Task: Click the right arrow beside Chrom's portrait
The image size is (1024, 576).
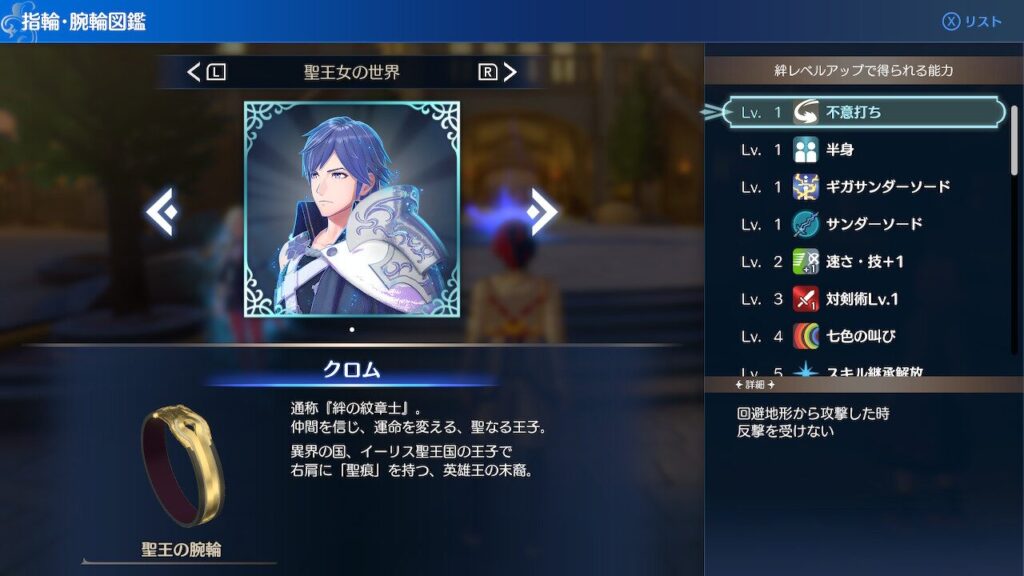Action: [x=542, y=211]
